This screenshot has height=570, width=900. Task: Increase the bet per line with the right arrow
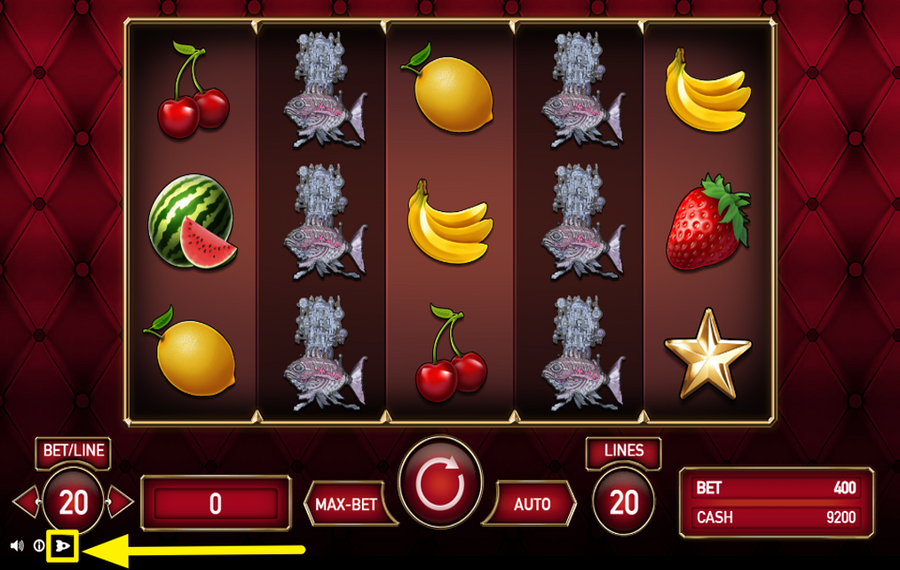[x=120, y=500]
